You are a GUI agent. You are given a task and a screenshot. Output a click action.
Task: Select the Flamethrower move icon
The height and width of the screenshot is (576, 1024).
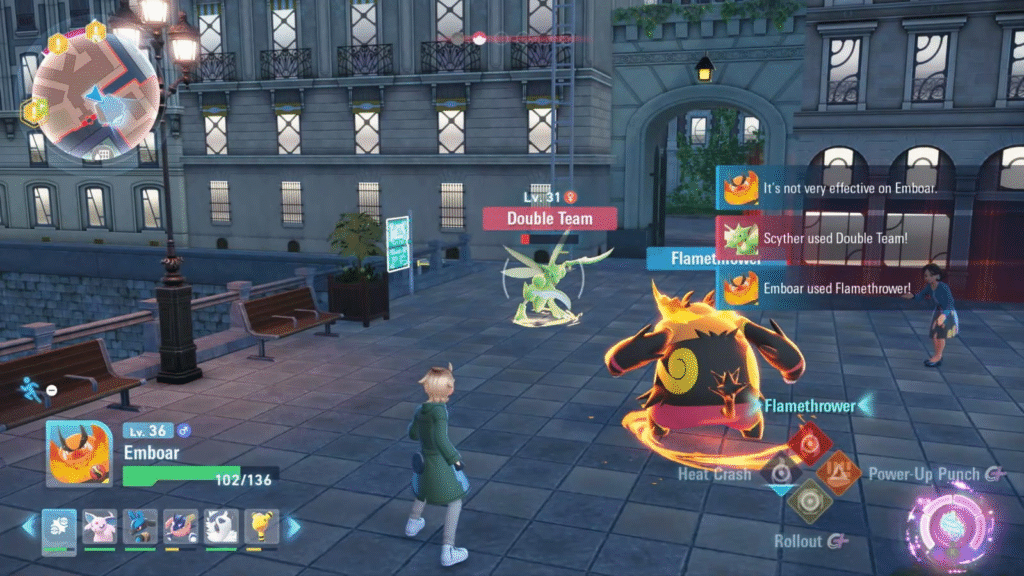[x=808, y=441]
